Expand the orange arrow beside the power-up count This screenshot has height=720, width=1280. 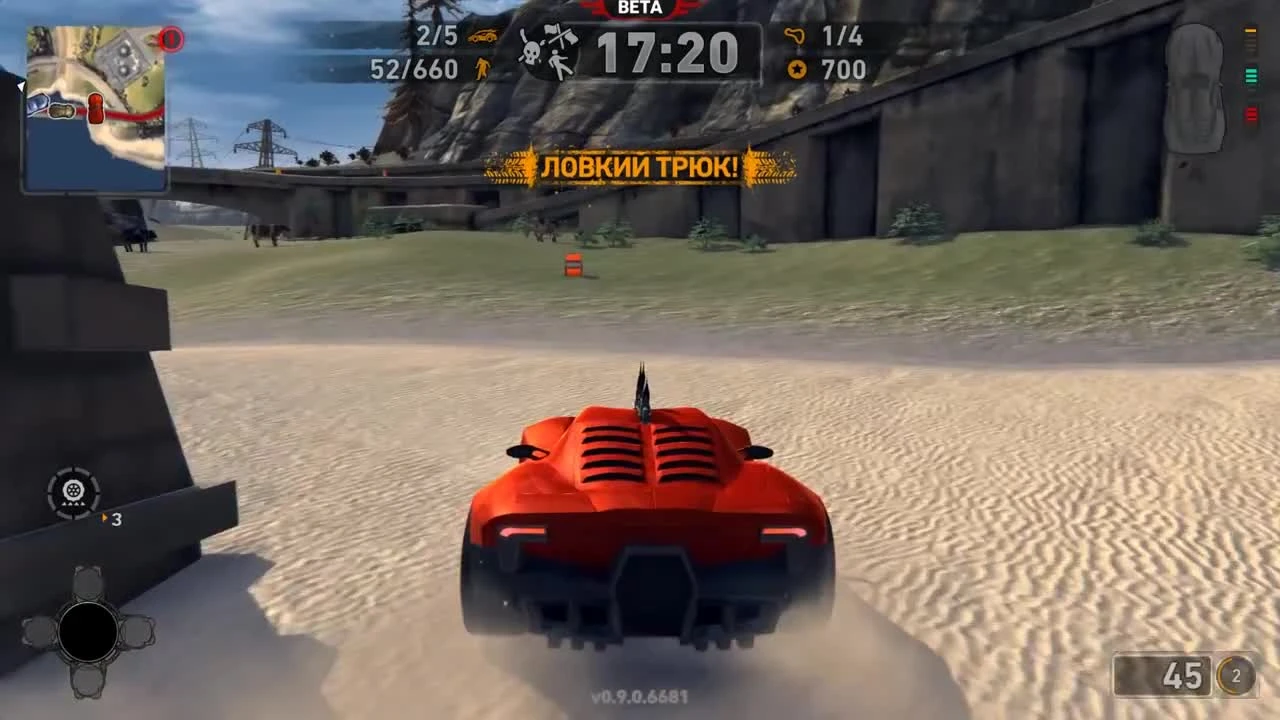point(103,519)
